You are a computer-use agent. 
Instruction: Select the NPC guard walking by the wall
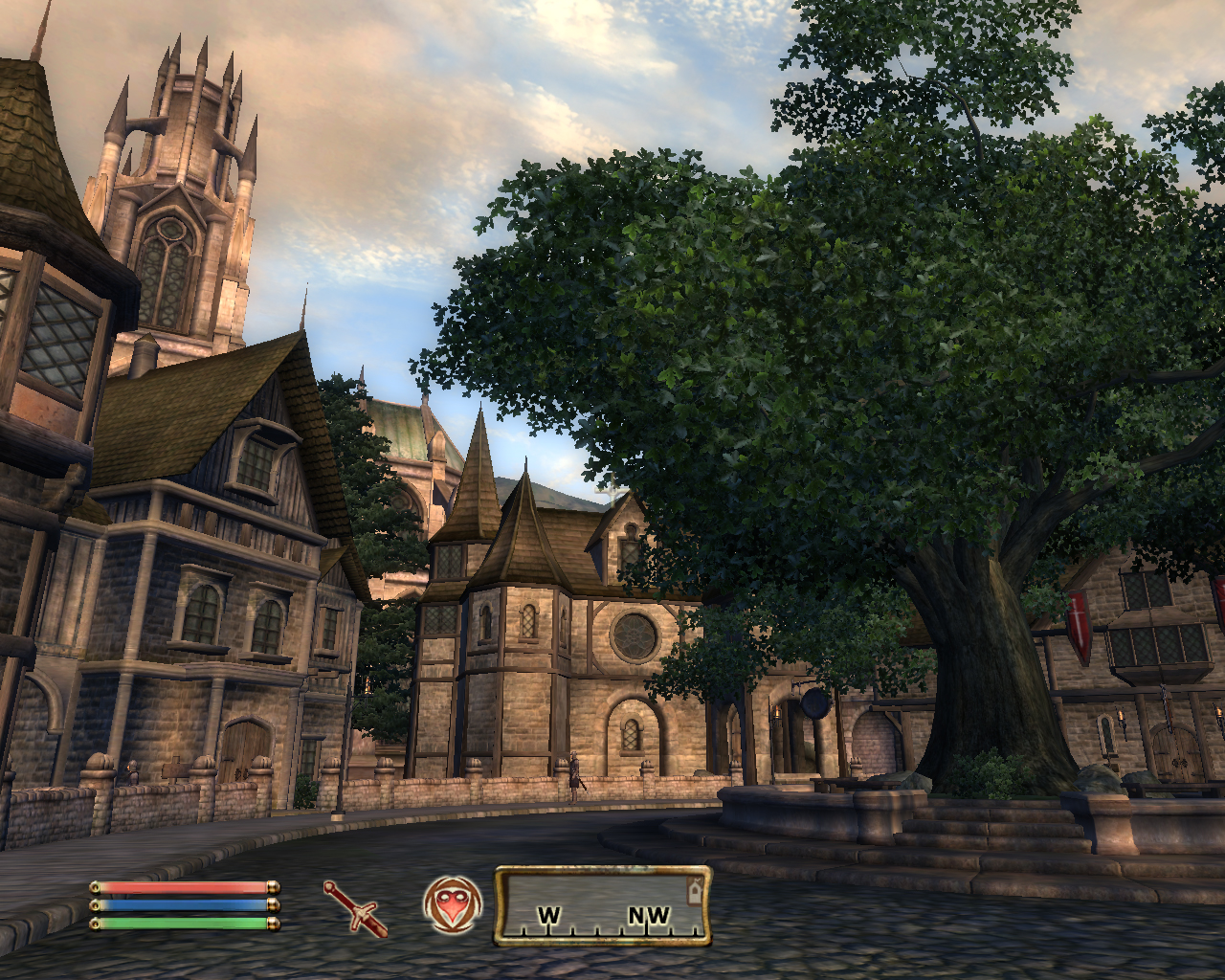[574, 773]
